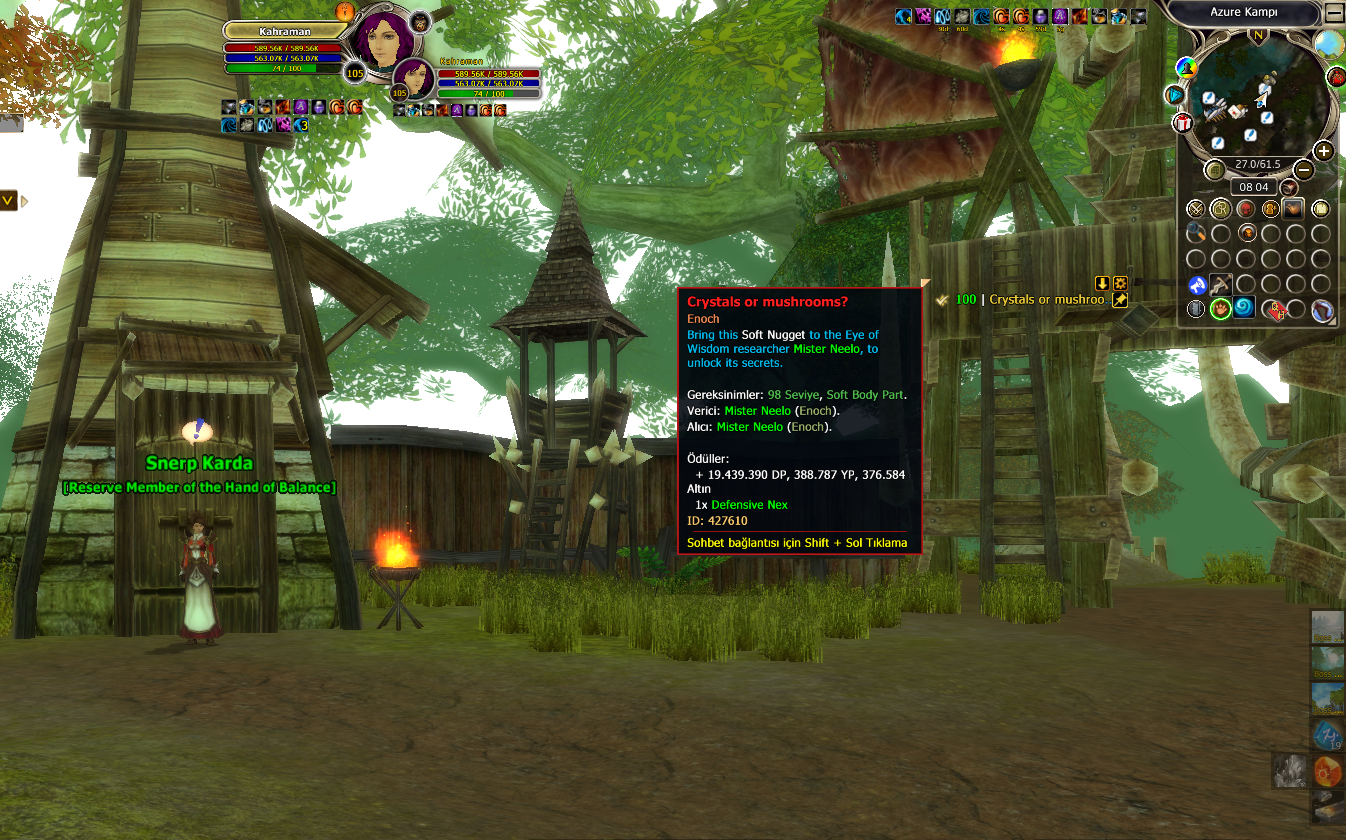Click the orange orb above the player frame
This screenshot has width=1346, height=840.
click(345, 12)
